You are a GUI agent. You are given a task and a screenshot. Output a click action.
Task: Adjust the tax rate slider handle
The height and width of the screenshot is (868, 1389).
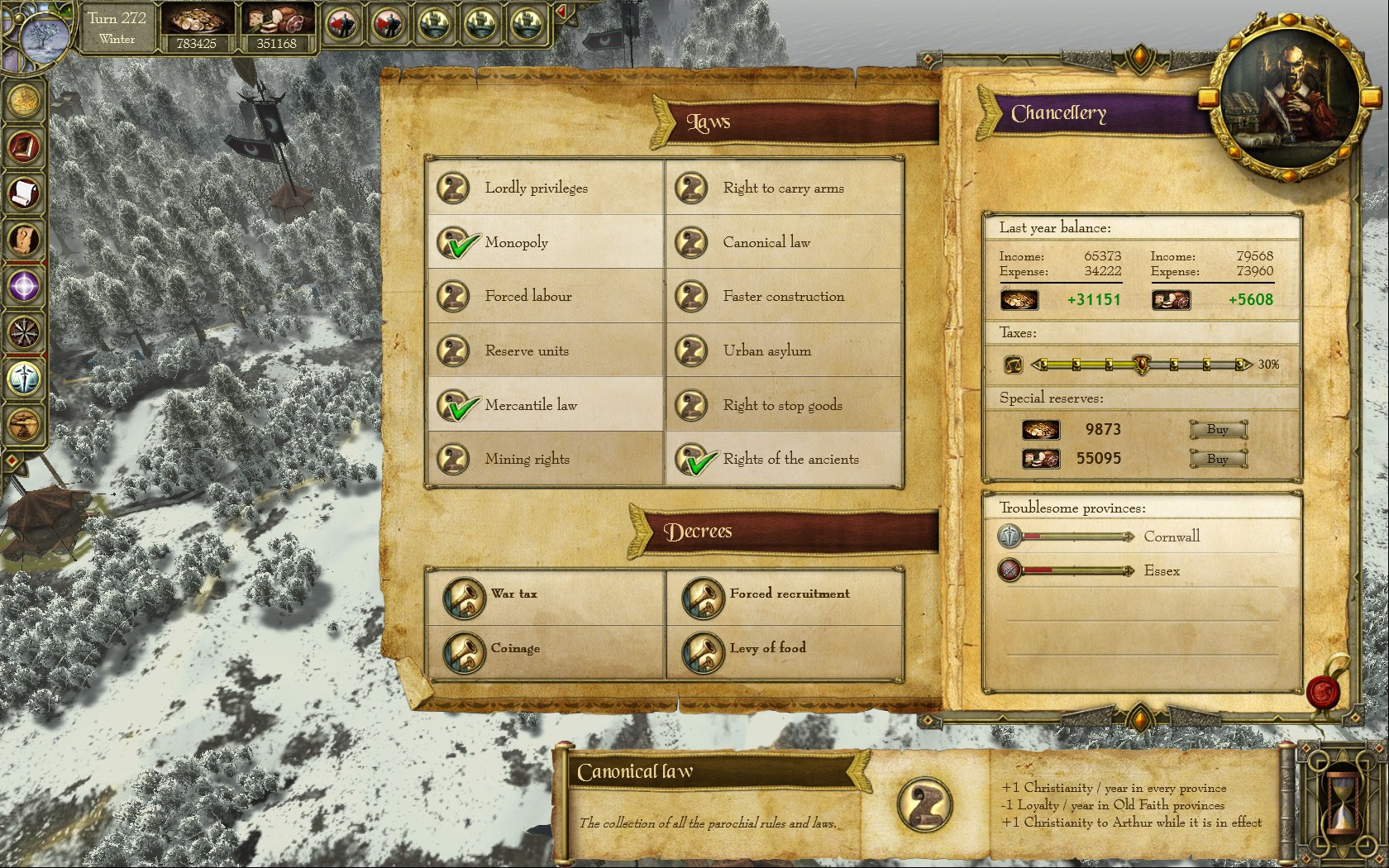pos(1141,364)
